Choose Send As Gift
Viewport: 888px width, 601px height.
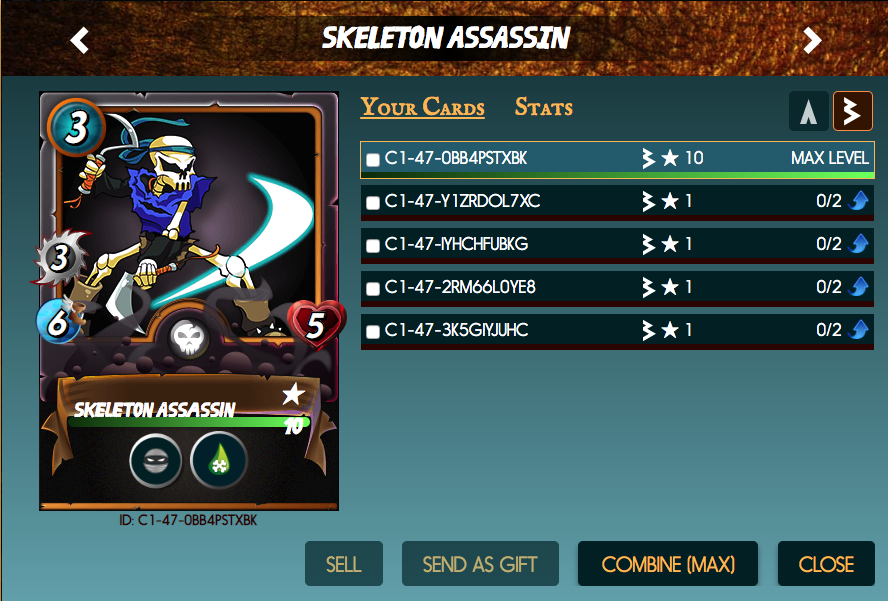pyautogui.click(x=480, y=564)
